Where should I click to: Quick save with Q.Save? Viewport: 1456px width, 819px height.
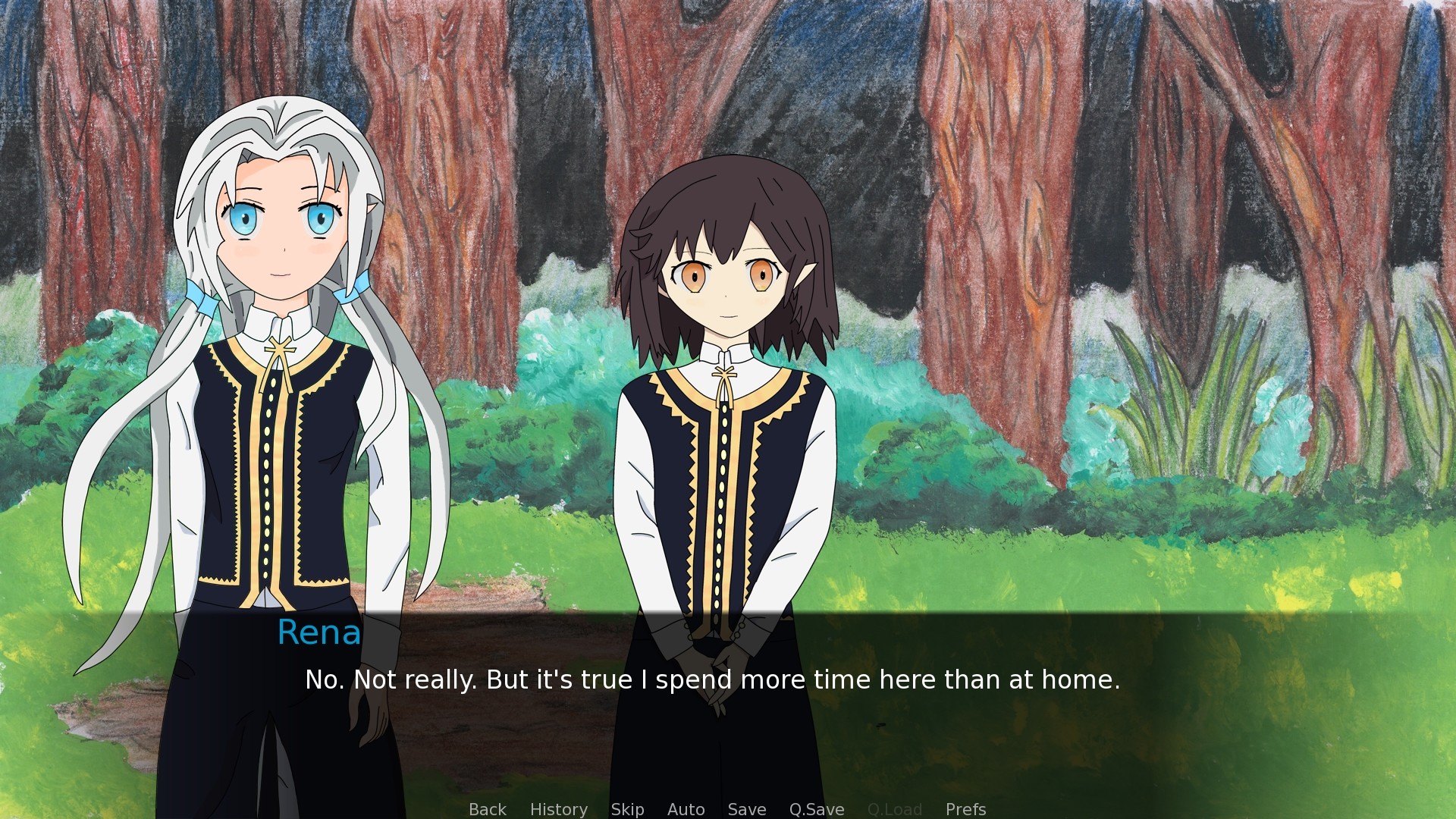click(x=816, y=809)
